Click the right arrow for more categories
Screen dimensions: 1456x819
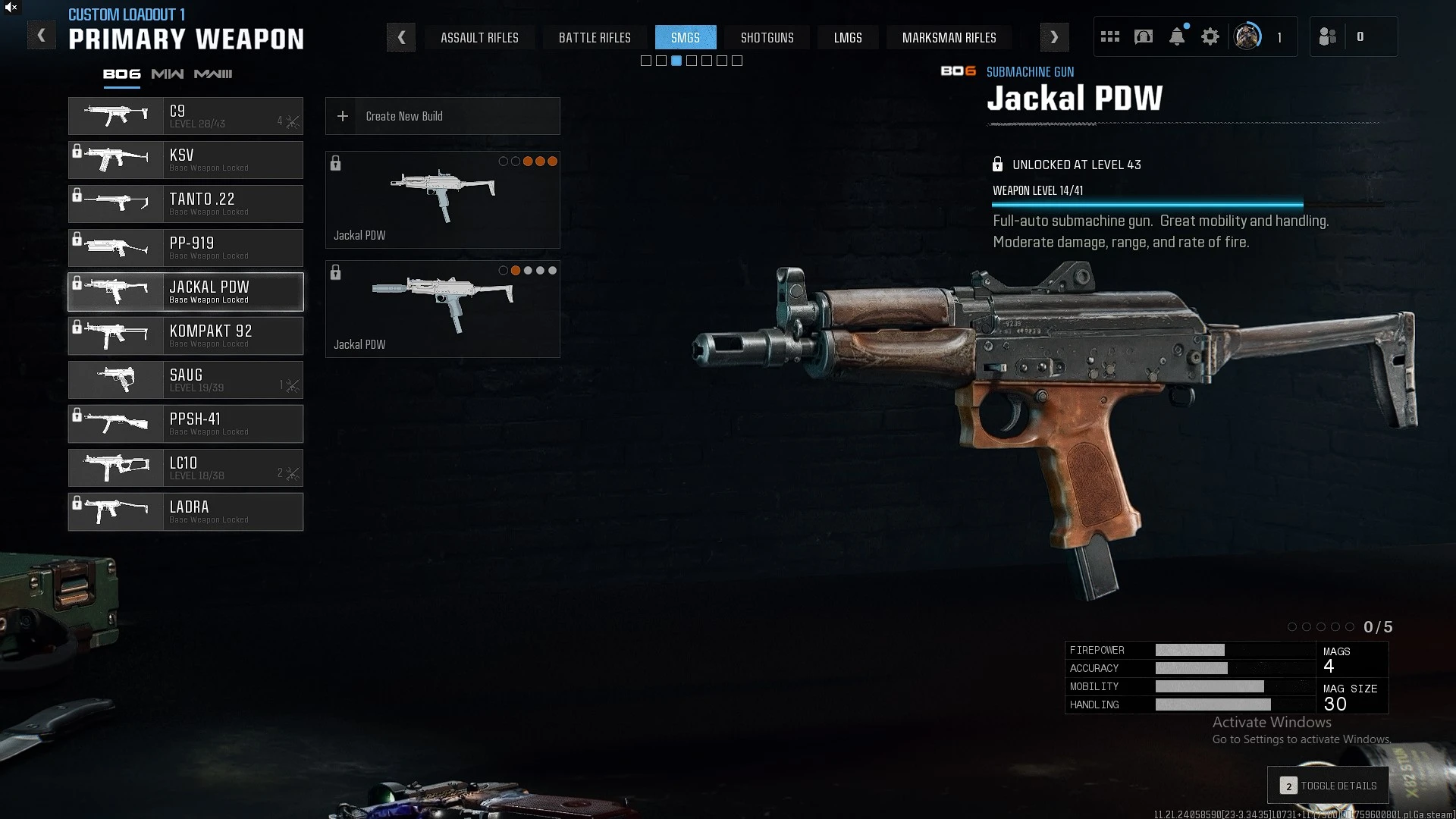click(1054, 37)
